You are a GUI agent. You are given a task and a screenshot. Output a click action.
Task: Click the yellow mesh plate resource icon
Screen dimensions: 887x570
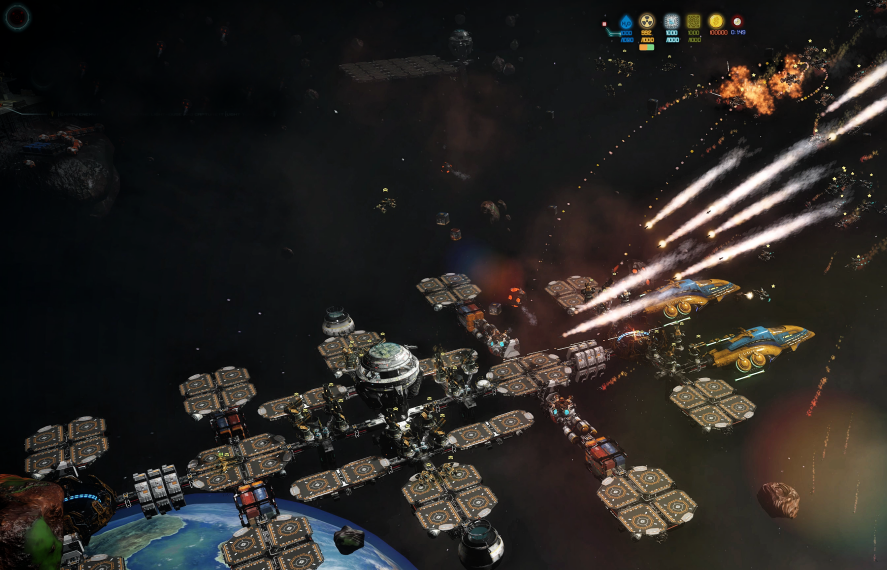tap(694, 20)
